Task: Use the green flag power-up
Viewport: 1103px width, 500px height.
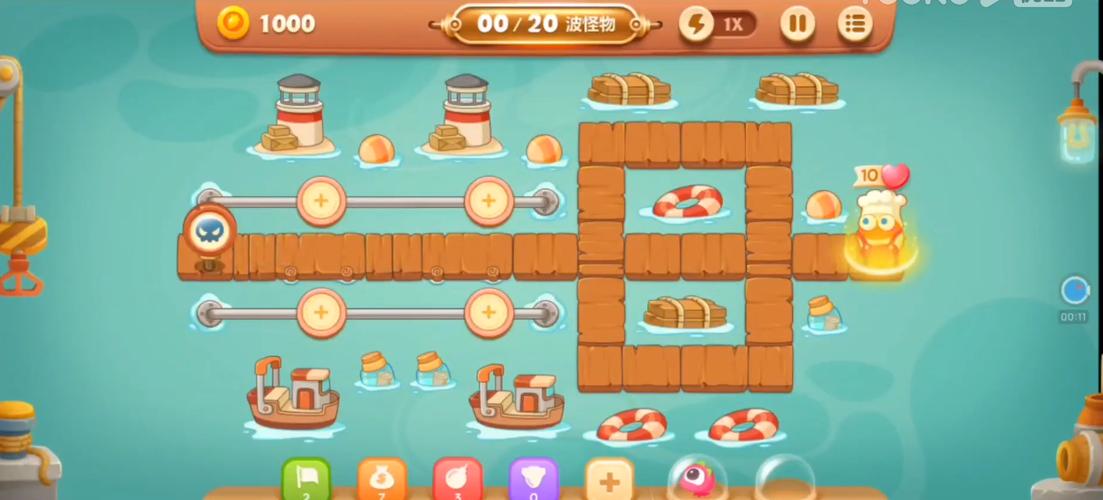Action: [x=305, y=480]
